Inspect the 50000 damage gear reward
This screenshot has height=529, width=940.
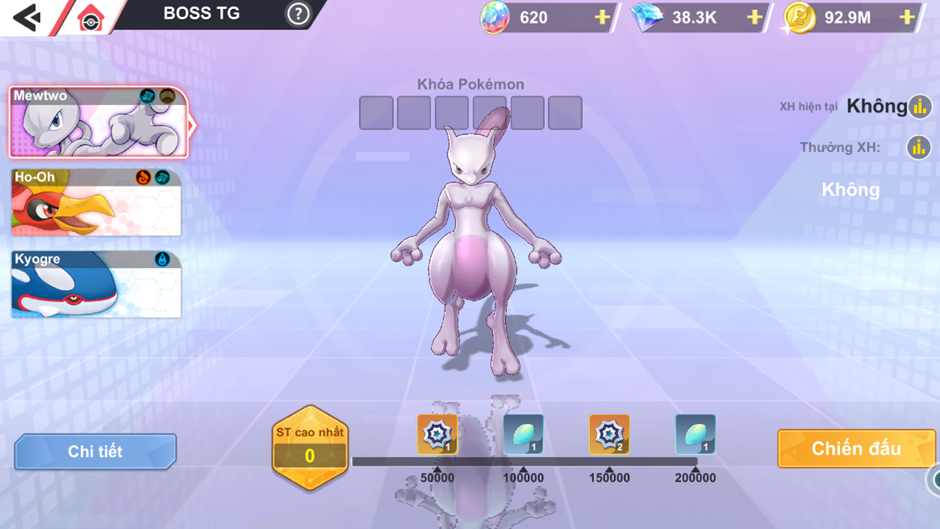[x=437, y=434]
